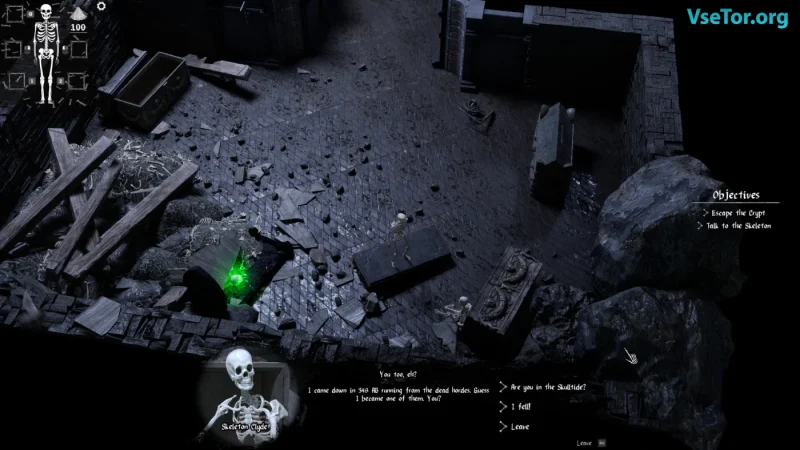
Task: Click the skeleton body figure
Action: coord(45,52)
